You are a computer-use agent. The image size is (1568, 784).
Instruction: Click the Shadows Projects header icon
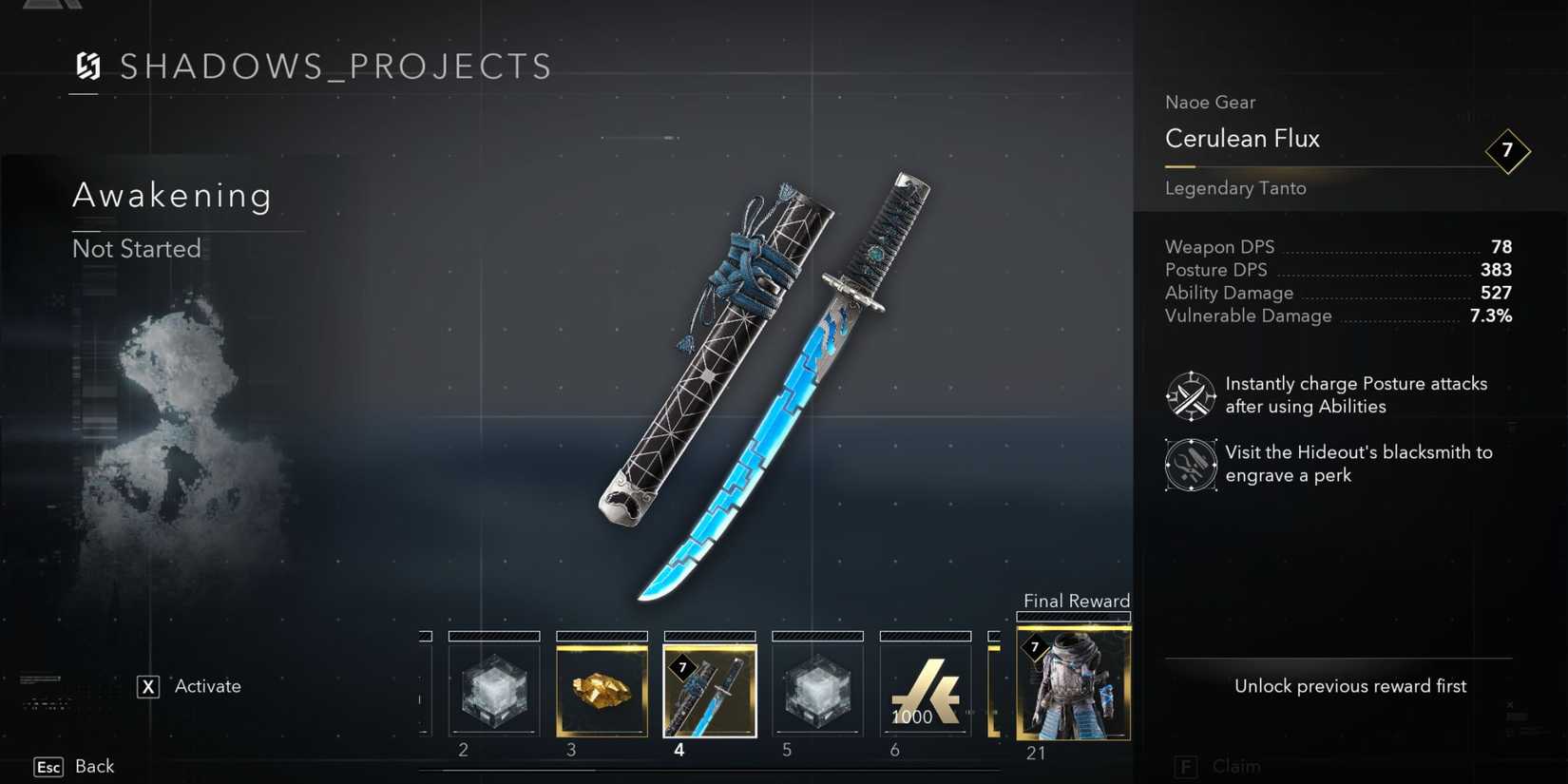tap(88, 67)
